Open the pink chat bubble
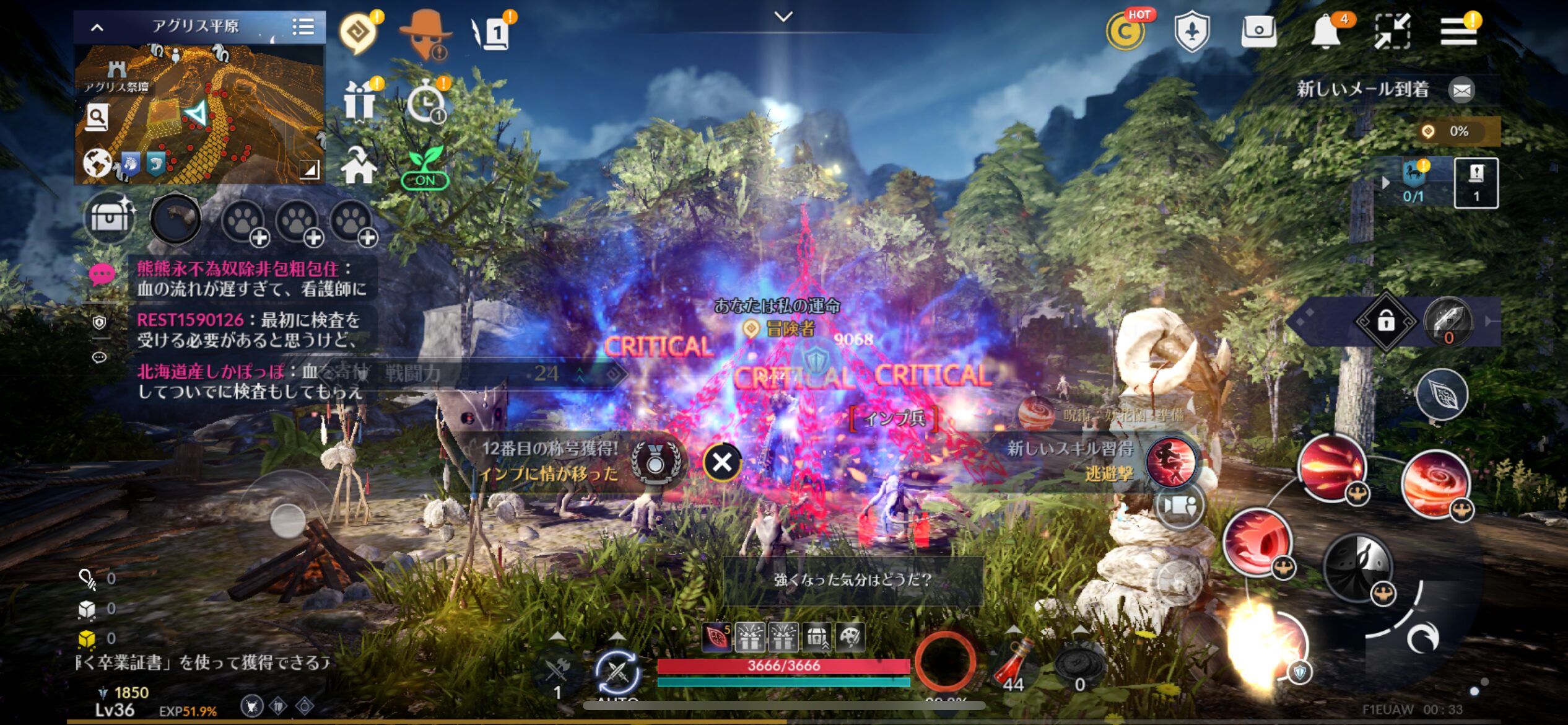This screenshot has width=1568, height=725. point(102,274)
